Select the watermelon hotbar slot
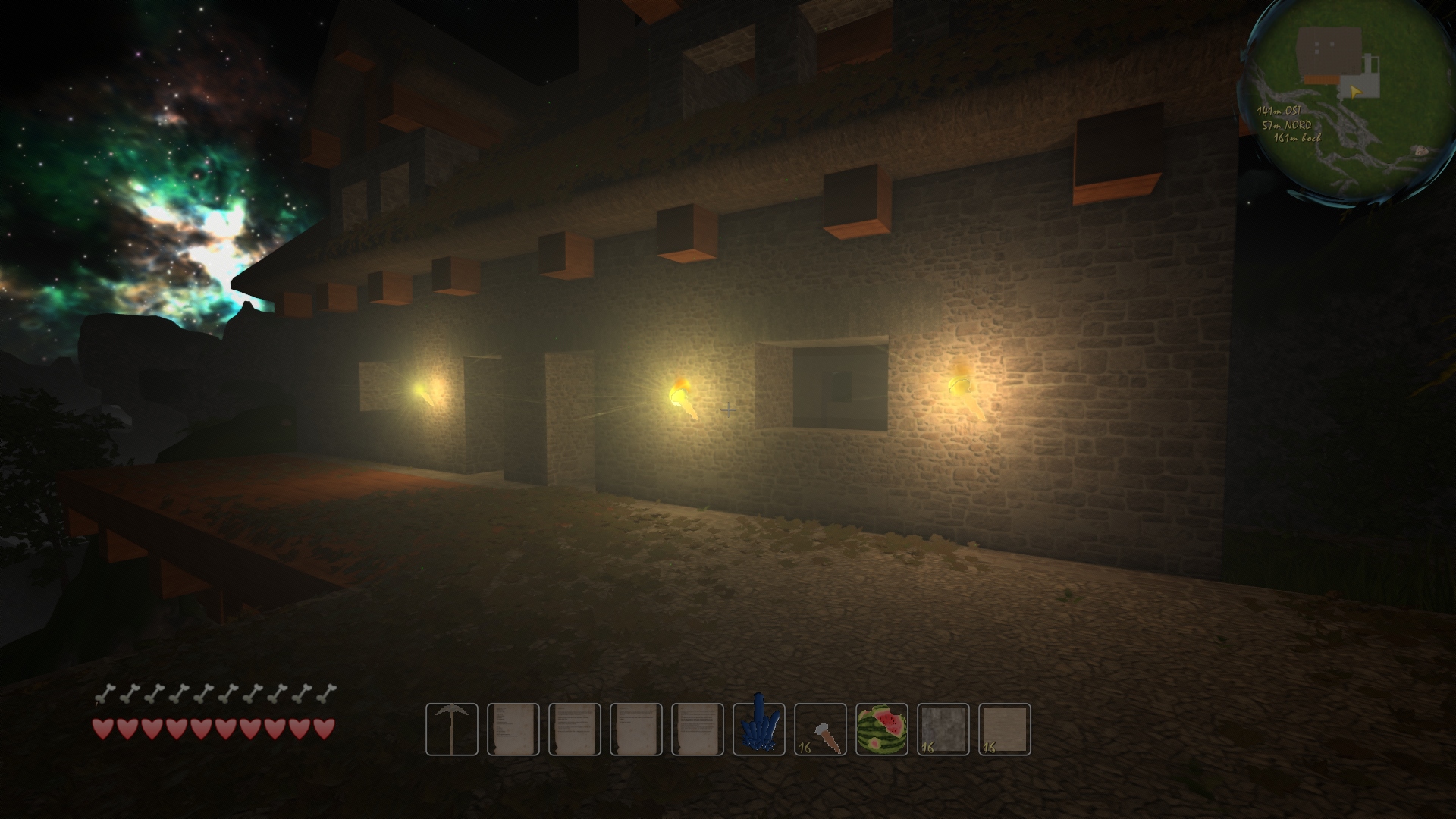 [x=882, y=730]
